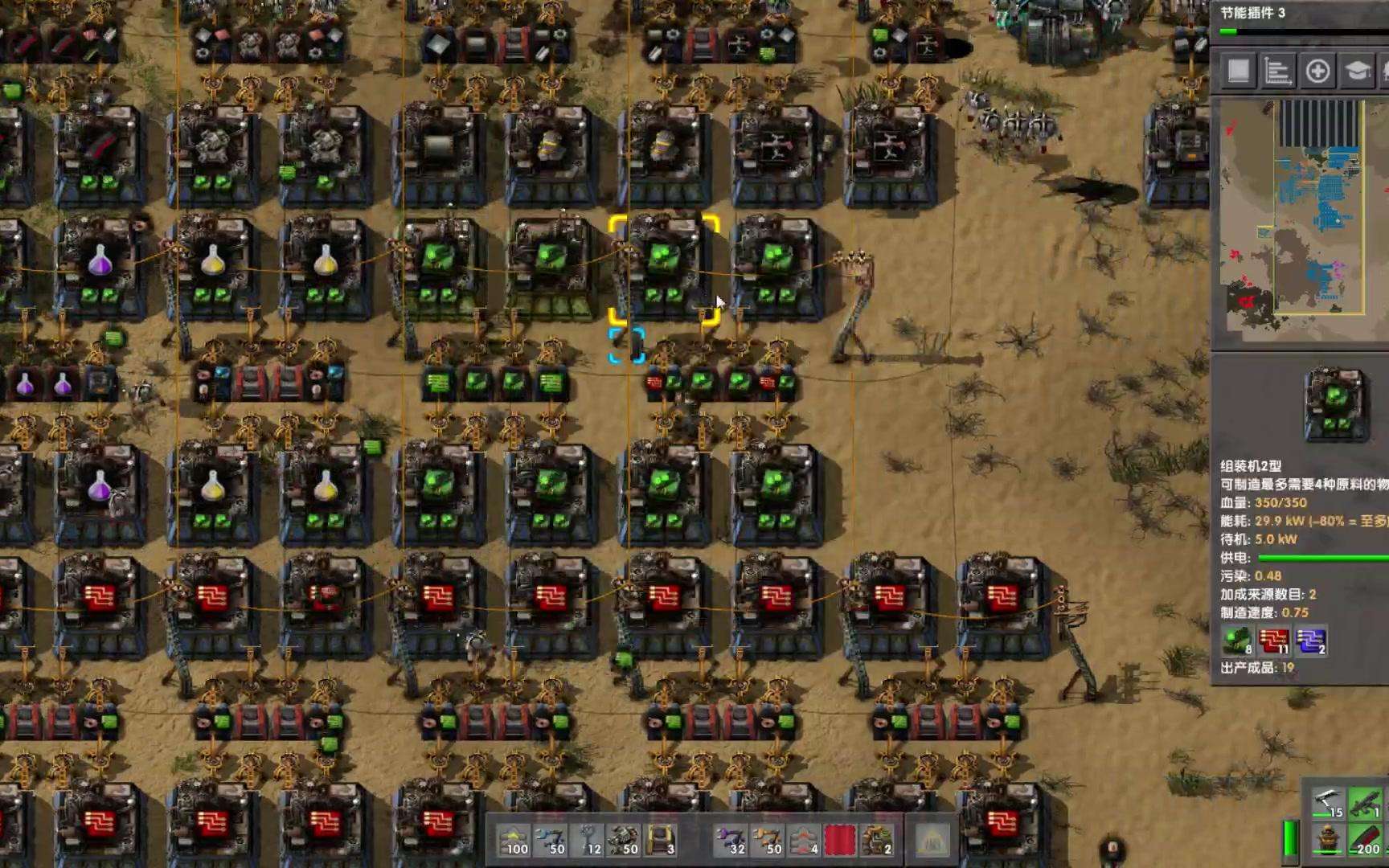This screenshot has height=868, width=1389.
Task: Select the yellow-framed item with count 3
Action: 661,841
